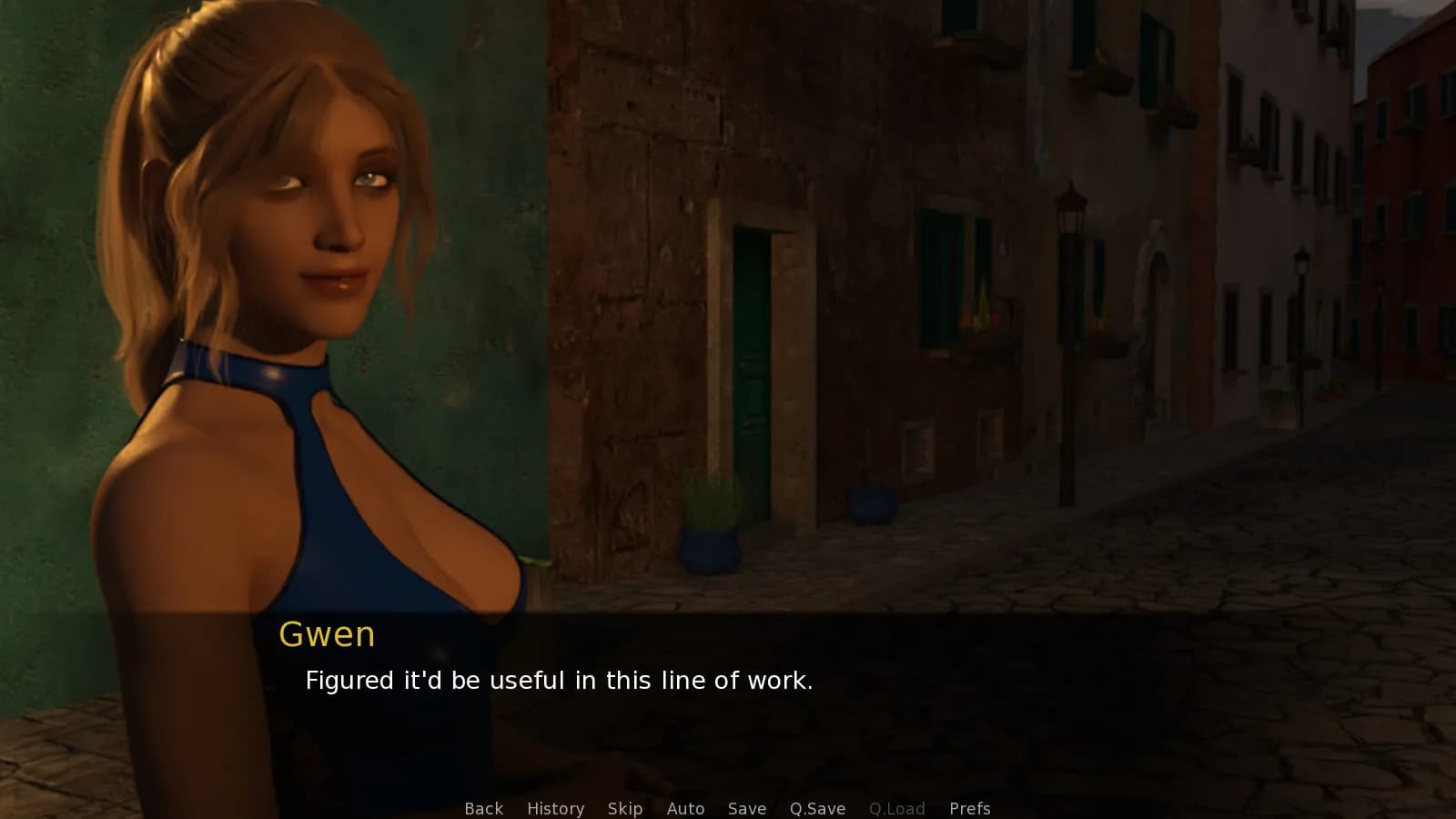Toggle "Auto" text advance mode

[685, 808]
